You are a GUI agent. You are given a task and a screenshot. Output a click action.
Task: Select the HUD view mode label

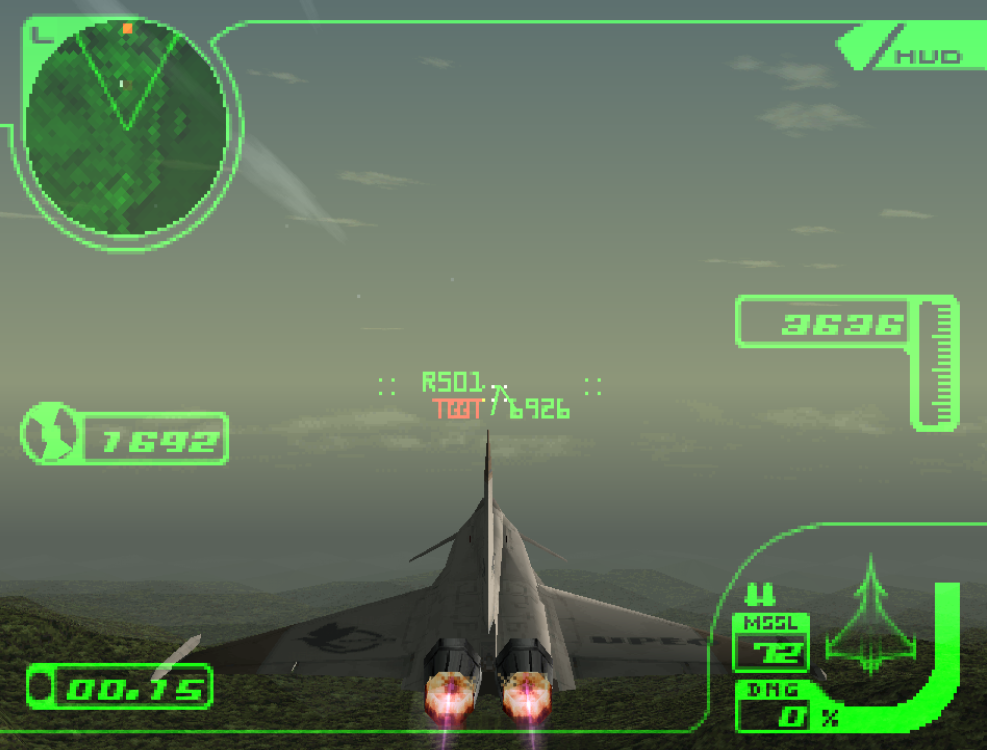(926, 56)
